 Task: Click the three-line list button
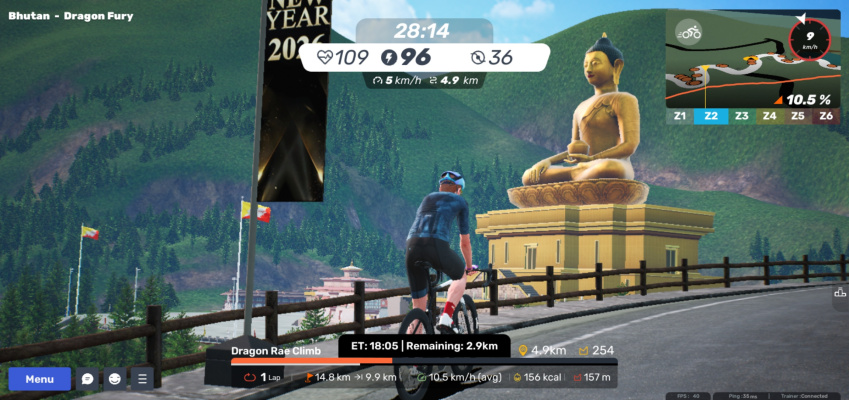[142, 379]
